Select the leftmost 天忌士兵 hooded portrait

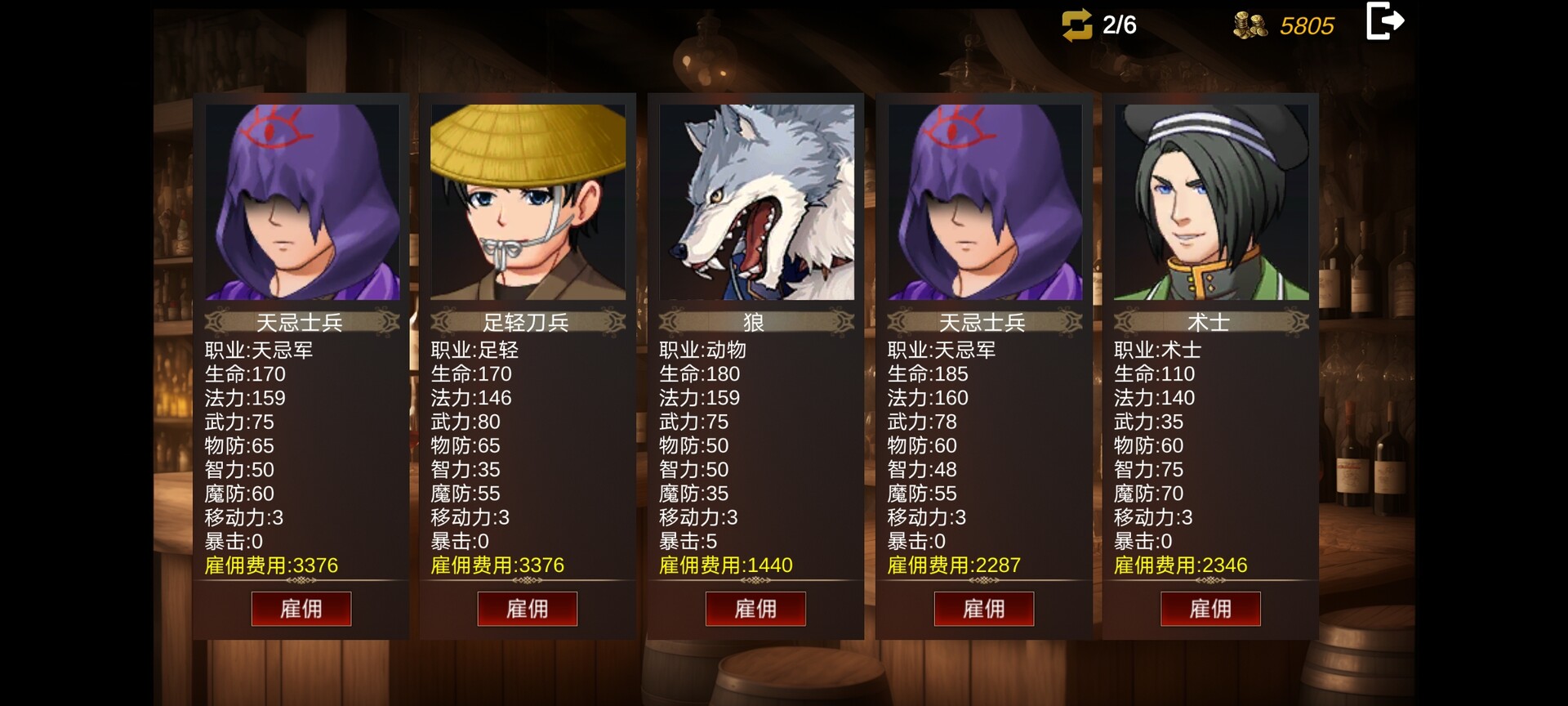pos(302,202)
